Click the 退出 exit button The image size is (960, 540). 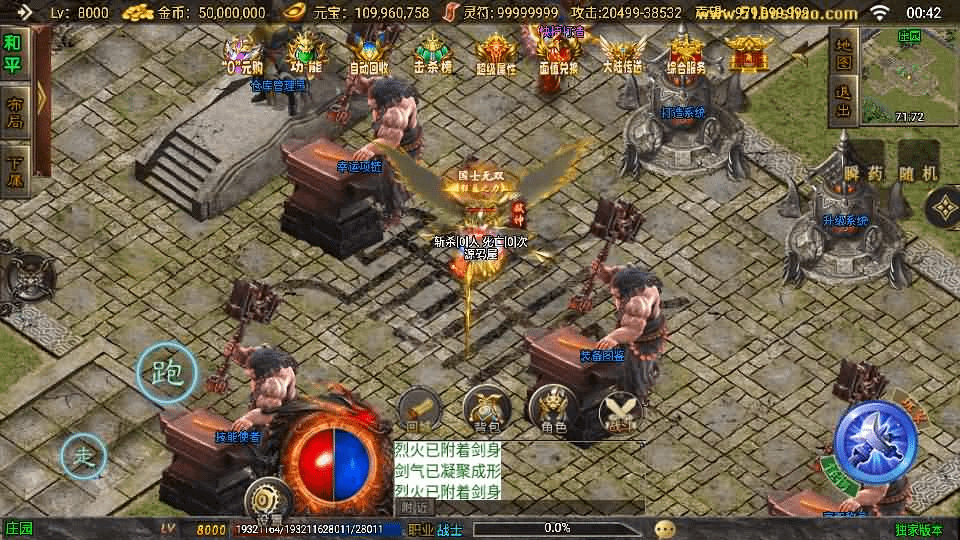point(842,102)
